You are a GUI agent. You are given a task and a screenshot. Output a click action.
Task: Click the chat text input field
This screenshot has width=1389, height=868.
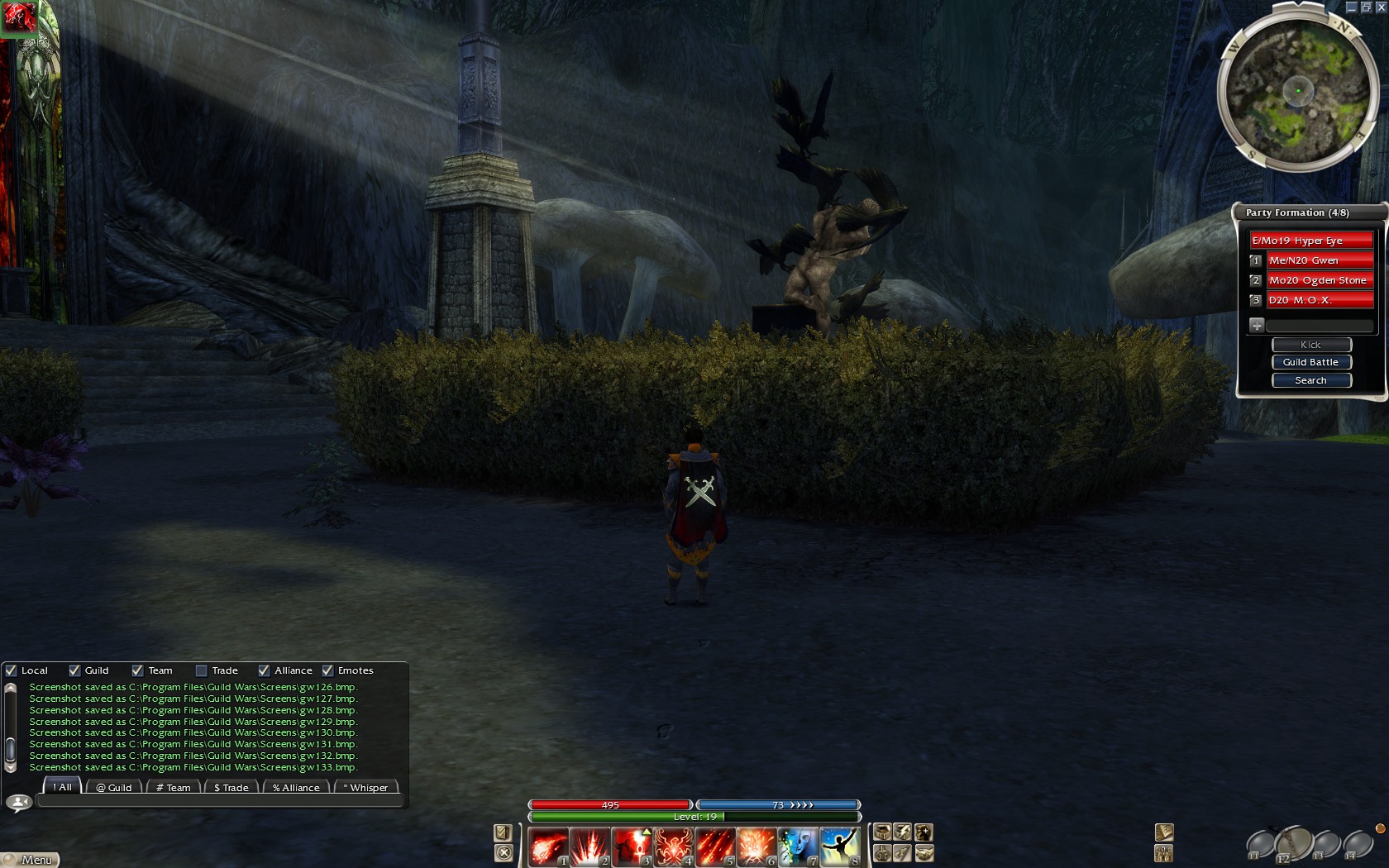tap(219, 801)
